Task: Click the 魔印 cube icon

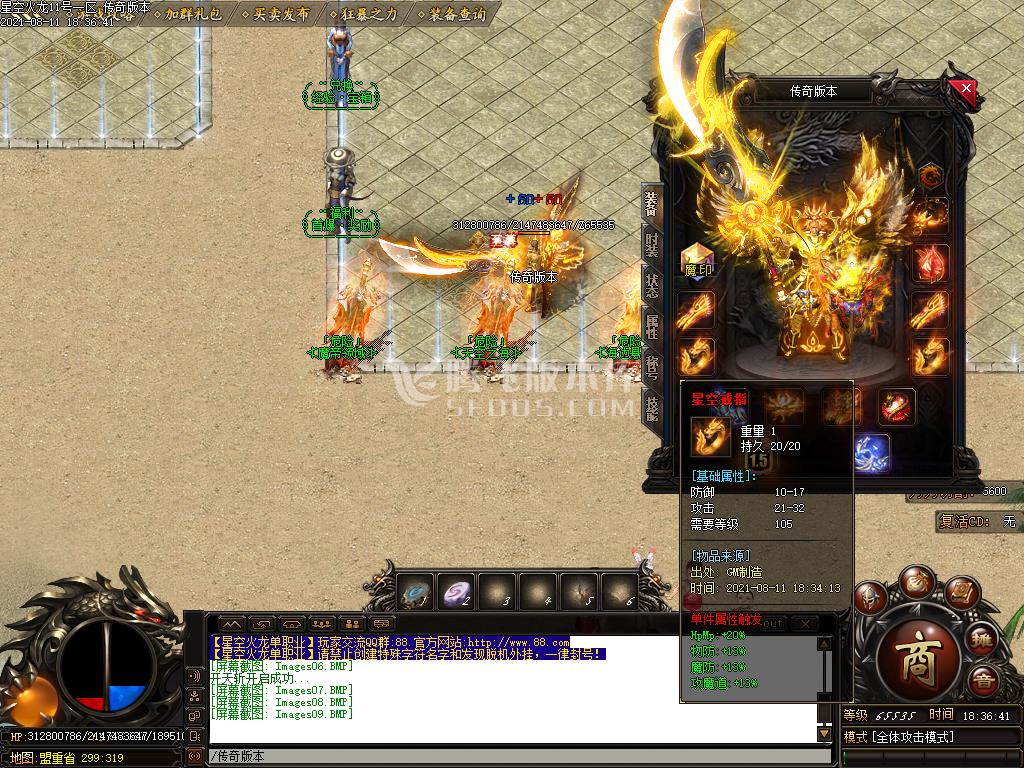Action: pyautogui.click(x=696, y=260)
